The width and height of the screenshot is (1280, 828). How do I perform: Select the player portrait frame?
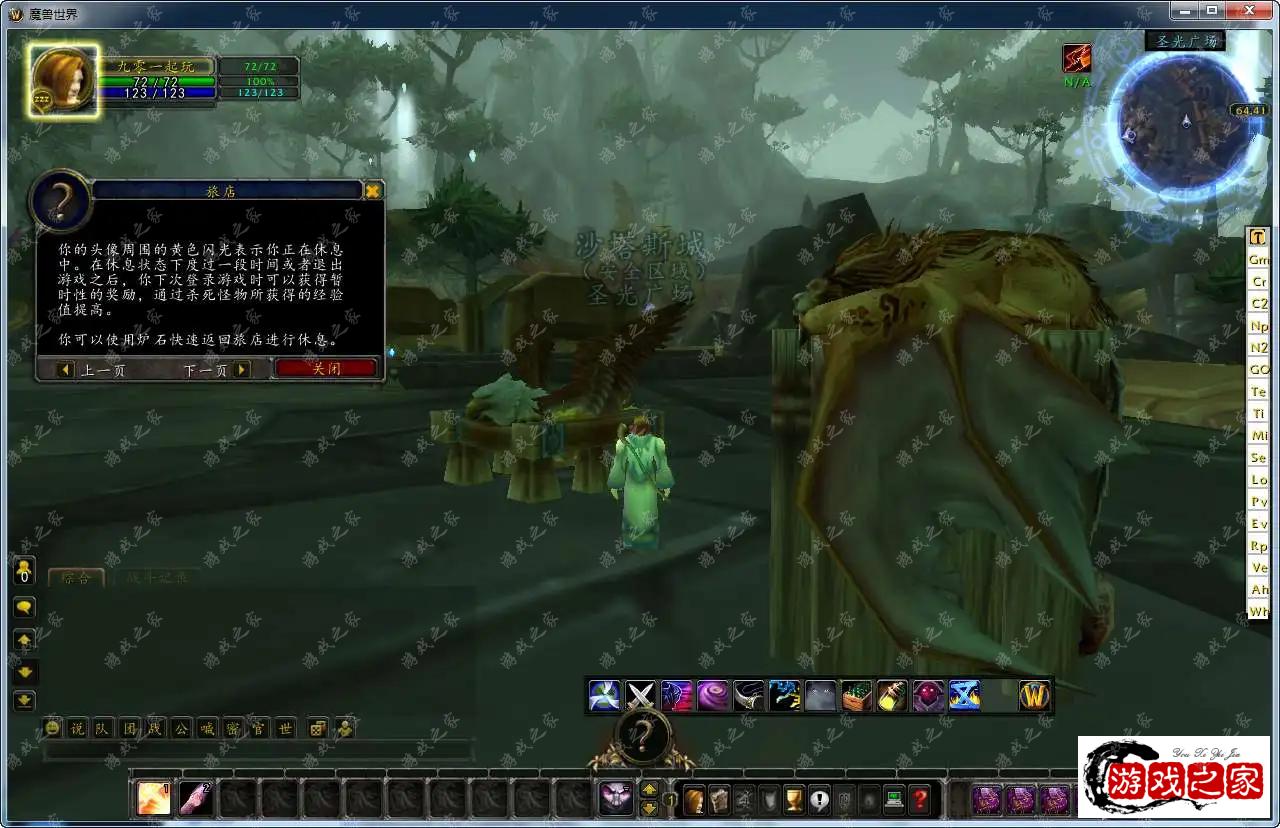coord(63,79)
